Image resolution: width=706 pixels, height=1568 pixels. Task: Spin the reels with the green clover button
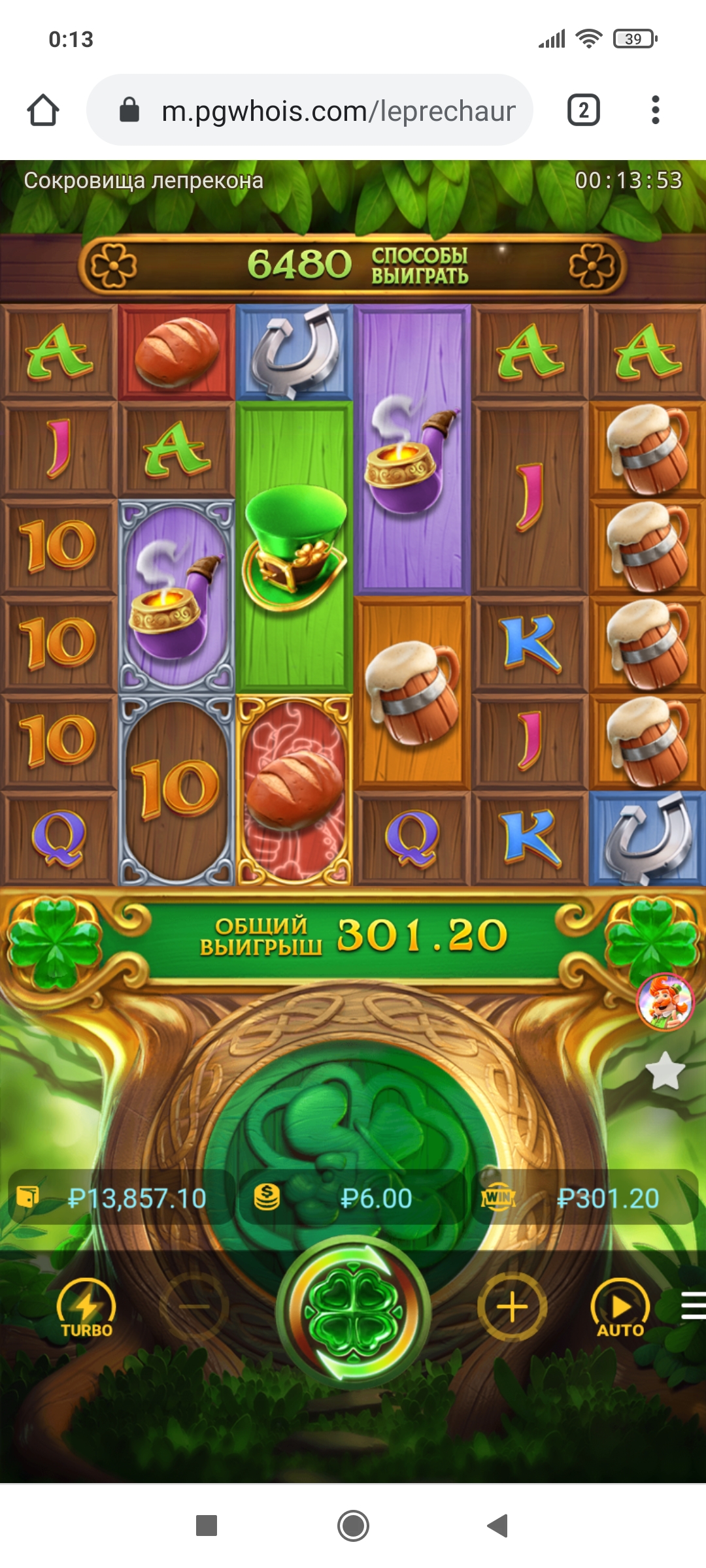(353, 1309)
